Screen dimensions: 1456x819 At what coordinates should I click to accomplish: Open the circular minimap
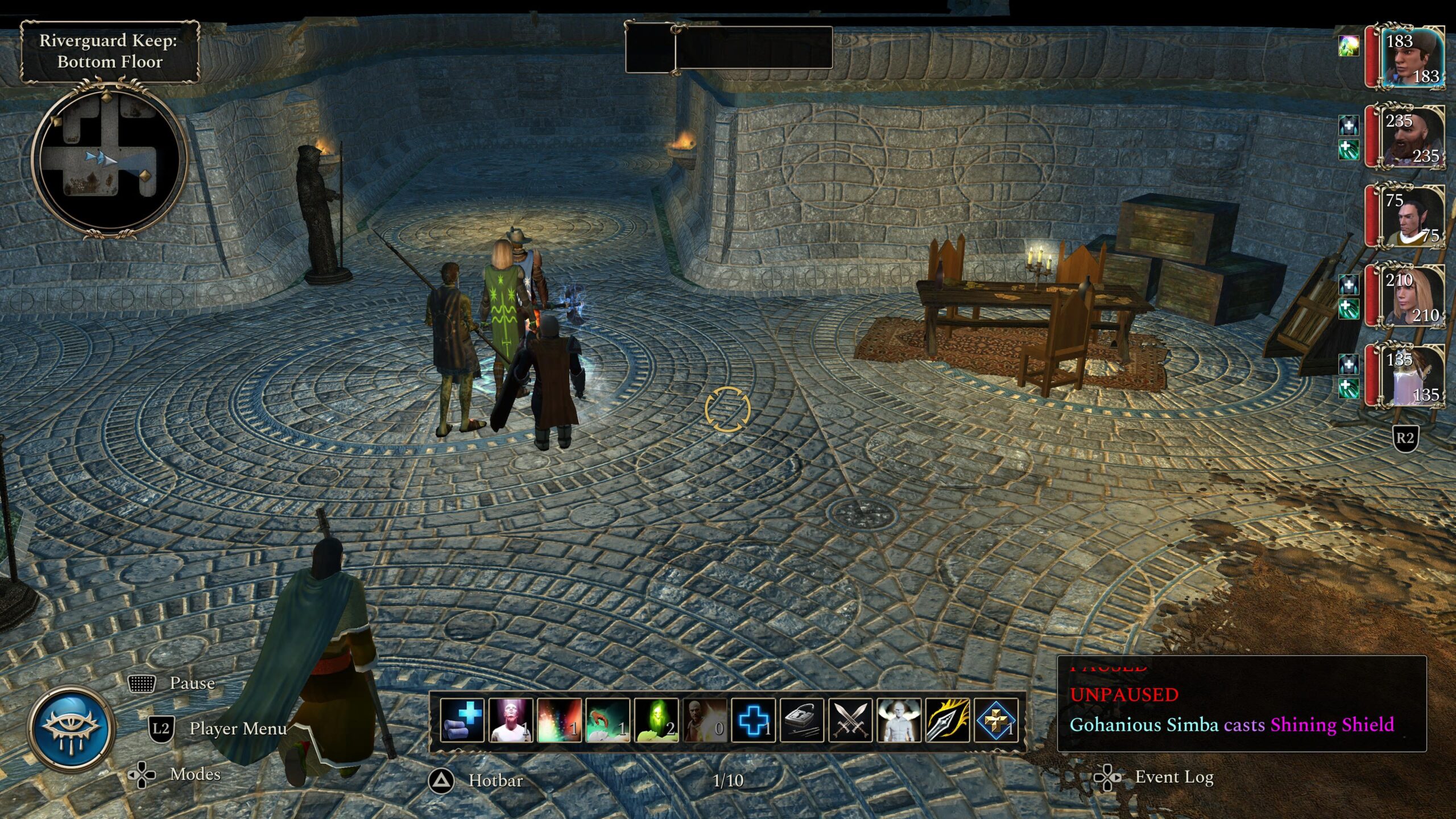click(x=109, y=160)
